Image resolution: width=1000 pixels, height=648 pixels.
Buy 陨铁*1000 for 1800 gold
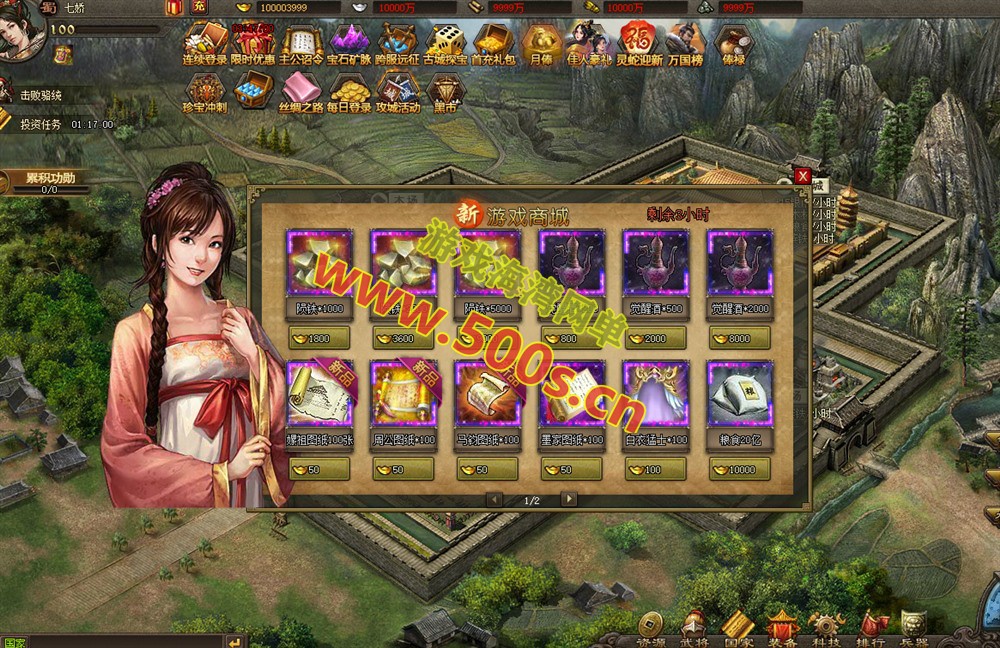(x=319, y=338)
